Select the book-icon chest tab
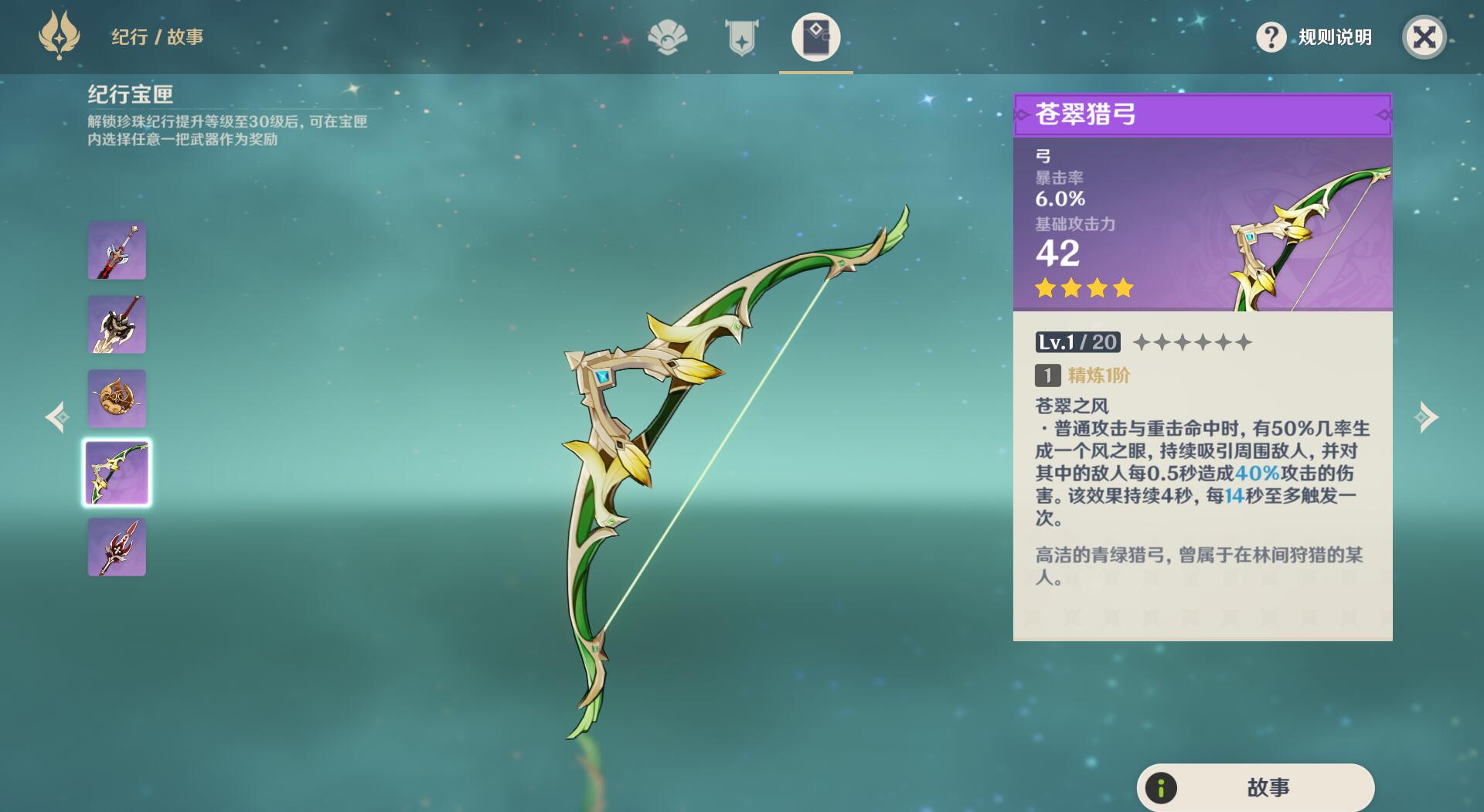Screen dimensions: 1484x812 [x=815, y=37]
